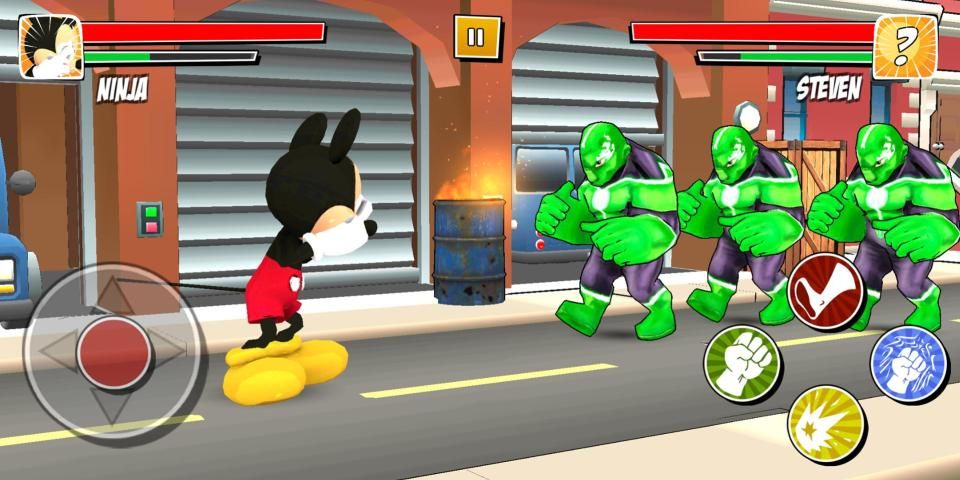The width and height of the screenshot is (960, 480).
Task: Pause the game with the orange button
Action: pos(475,38)
